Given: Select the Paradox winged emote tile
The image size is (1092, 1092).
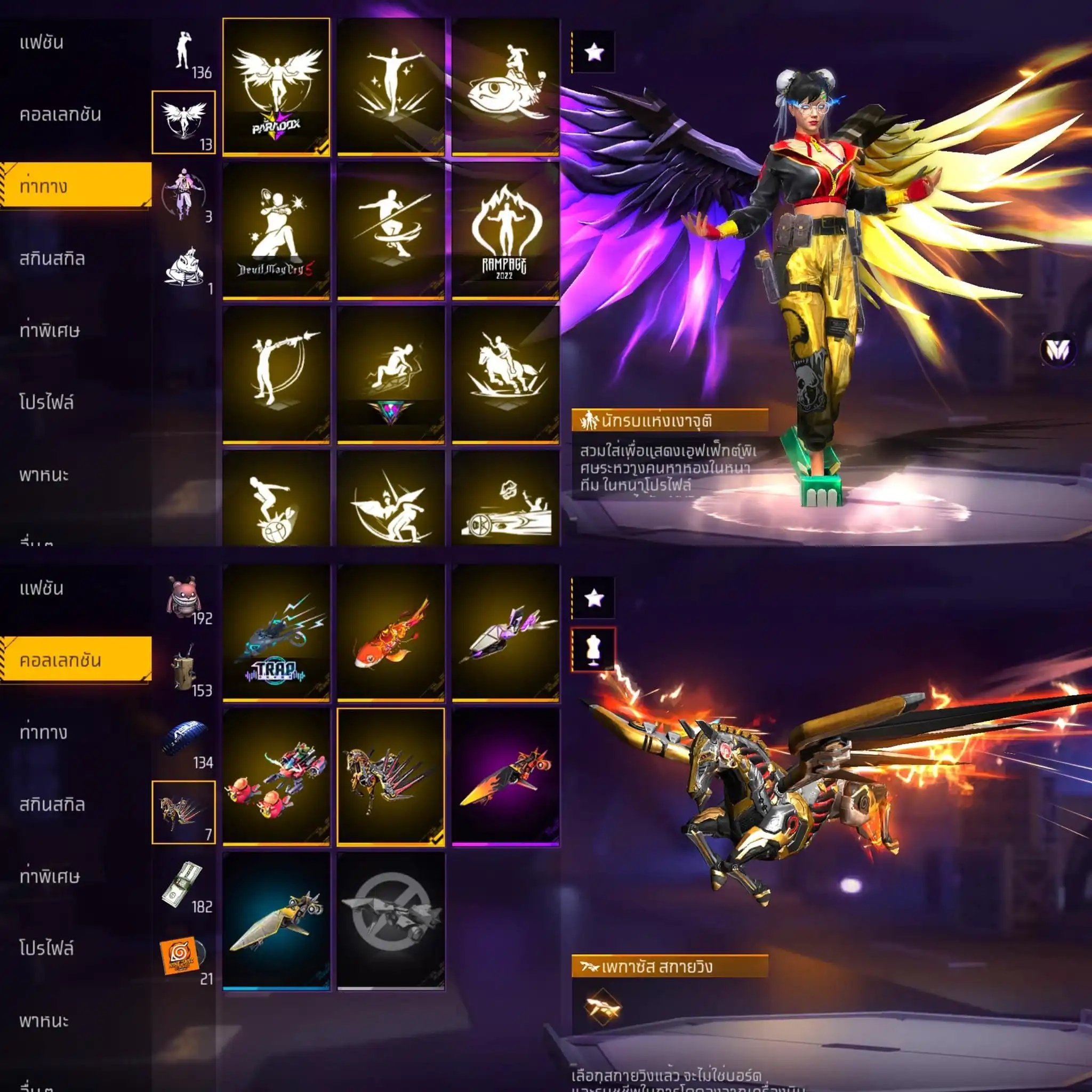Looking at the screenshot, I should pos(276,86).
